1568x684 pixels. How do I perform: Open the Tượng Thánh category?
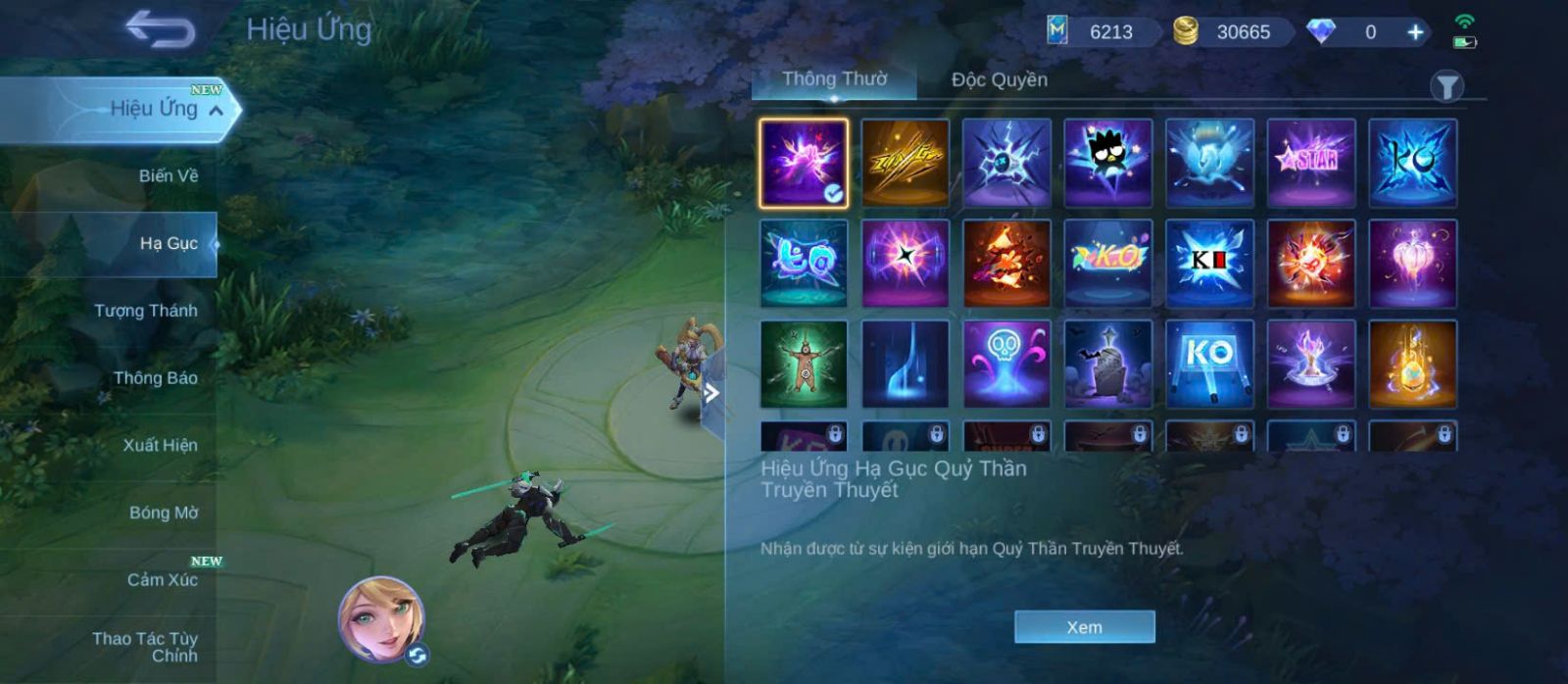click(145, 311)
